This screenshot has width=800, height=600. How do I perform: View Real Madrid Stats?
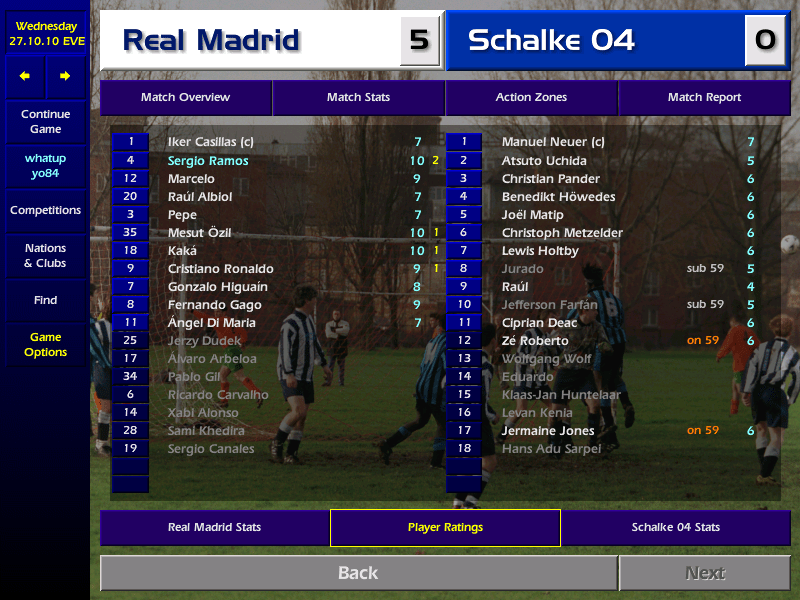coord(214,527)
